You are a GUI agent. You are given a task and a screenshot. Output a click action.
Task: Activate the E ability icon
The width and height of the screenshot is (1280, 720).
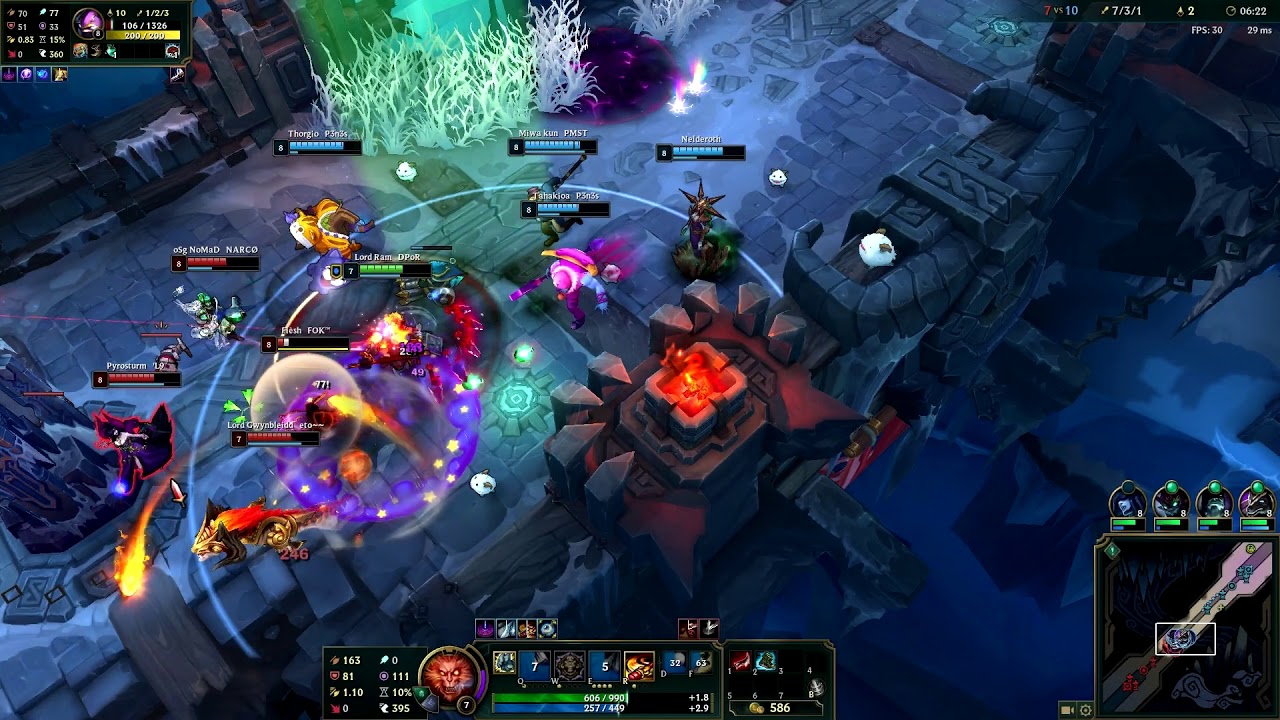click(604, 665)
